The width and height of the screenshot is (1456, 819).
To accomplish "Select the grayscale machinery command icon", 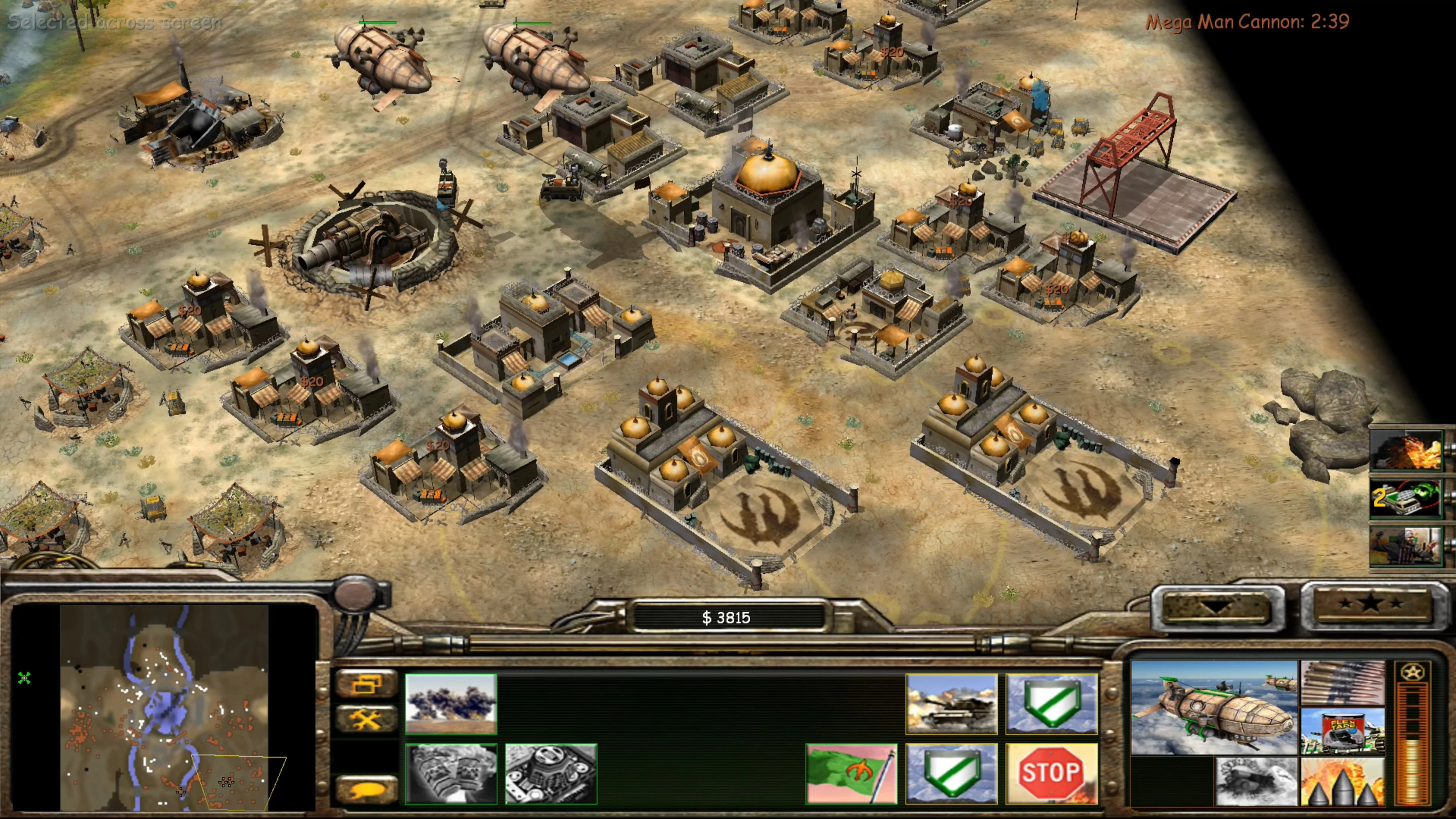I will pyautogui.click(x=550, y=773).
